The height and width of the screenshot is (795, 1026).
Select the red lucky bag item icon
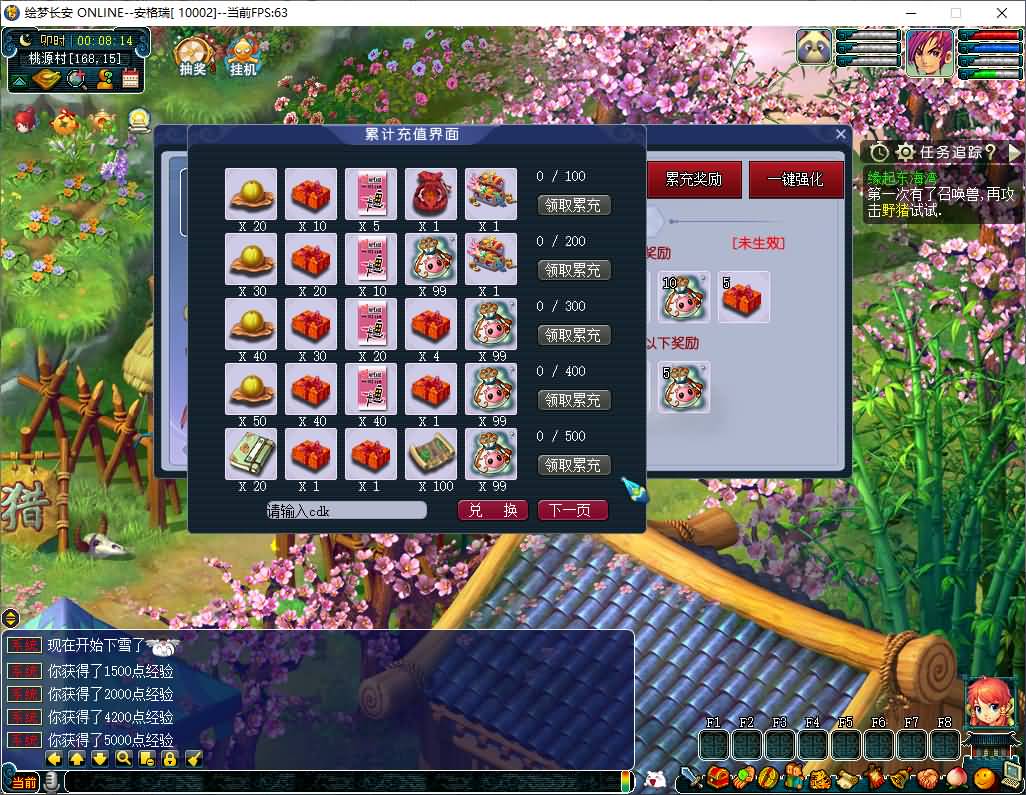click(x=431, y=194)
